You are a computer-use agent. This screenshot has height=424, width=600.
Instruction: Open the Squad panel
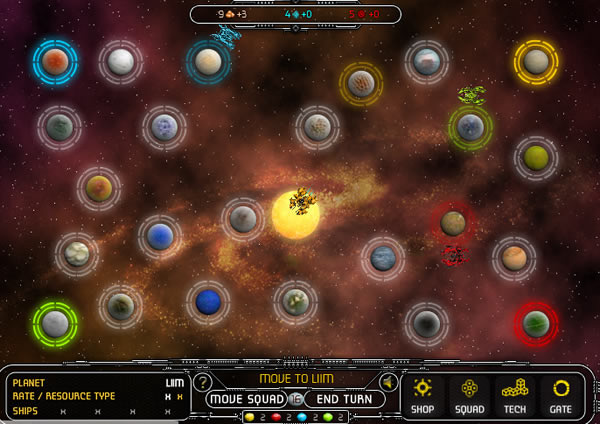(x=468, y=394)
